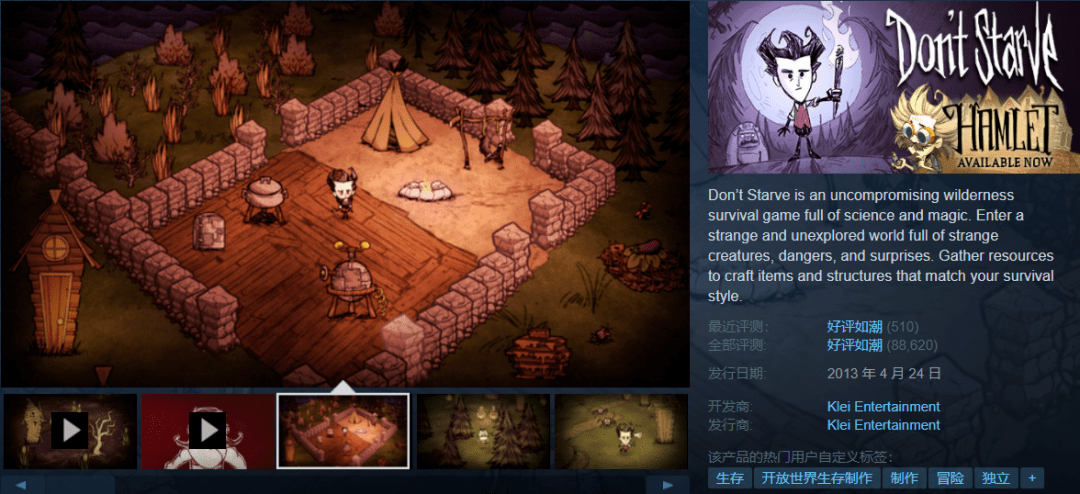This screenshot has height=494, width=1080.
Task: Play the red-background trailer thumbnail
Action: click(207, 431)
